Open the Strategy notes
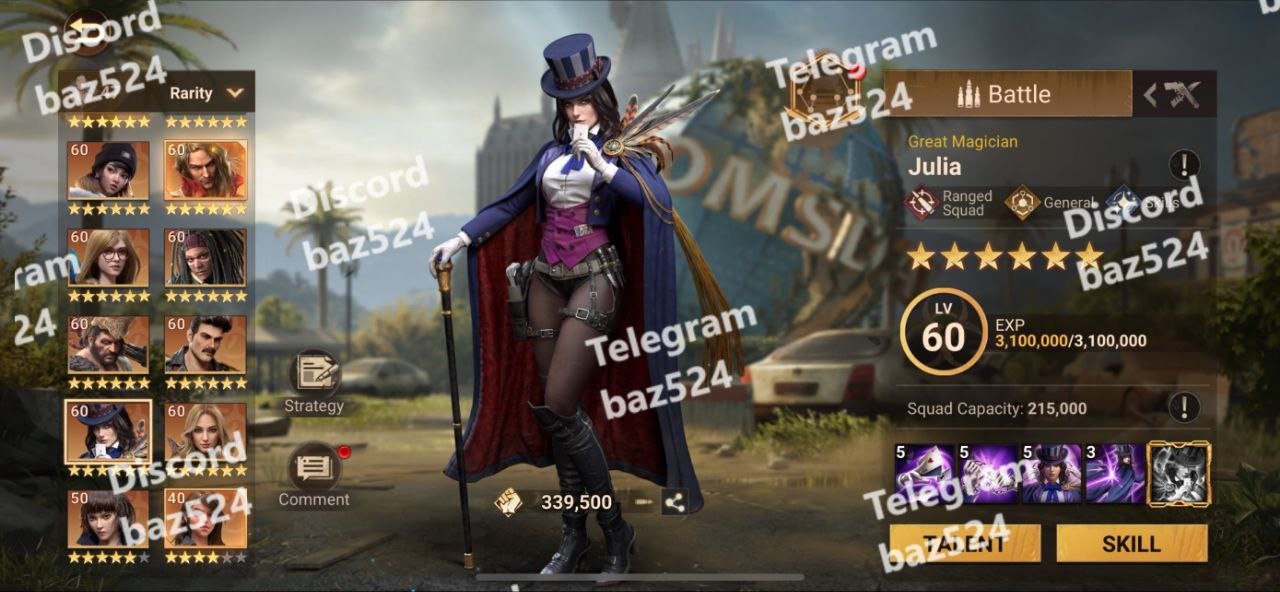Image resolution: width=1280 pixels, height=592 pixels. point(314,380)
